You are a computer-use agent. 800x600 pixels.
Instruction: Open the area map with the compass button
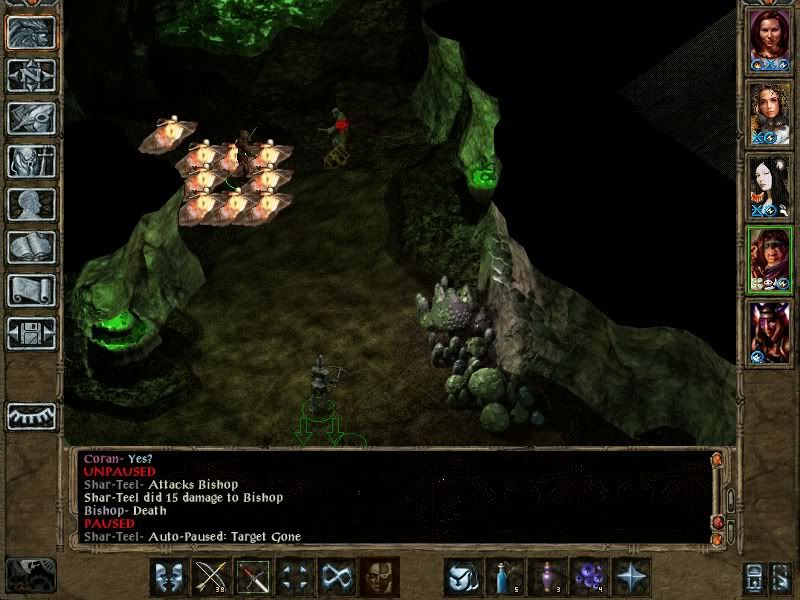pos(31,75)
